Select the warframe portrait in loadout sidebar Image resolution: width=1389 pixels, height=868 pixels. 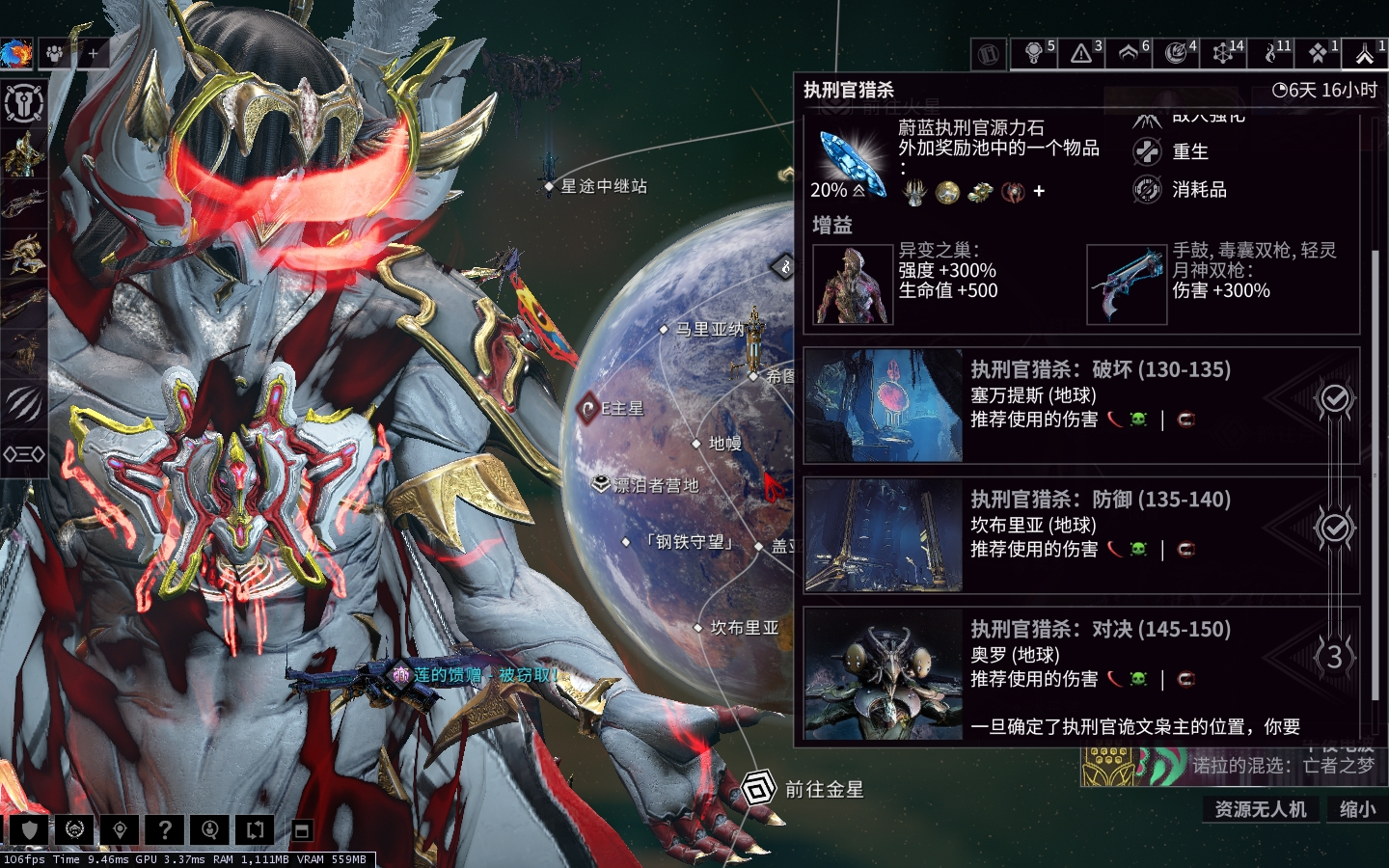point(23,154)
